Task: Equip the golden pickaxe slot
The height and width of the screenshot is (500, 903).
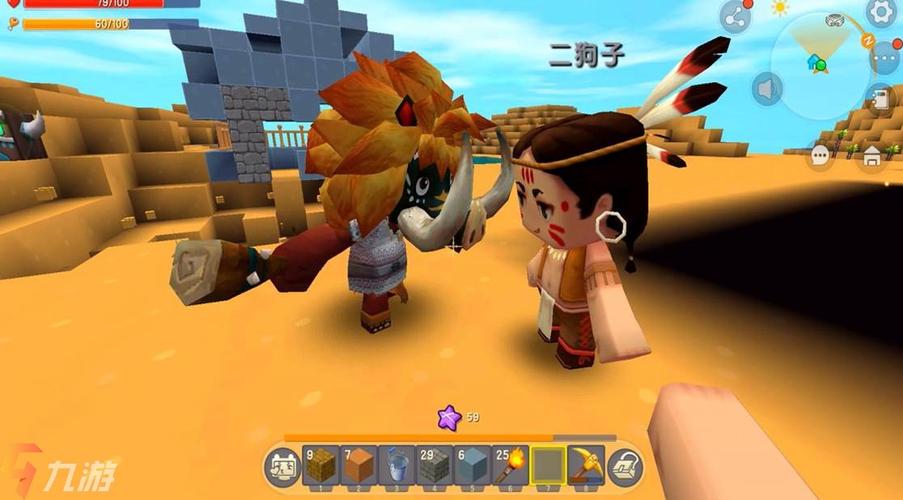Action: coord(586,465)
